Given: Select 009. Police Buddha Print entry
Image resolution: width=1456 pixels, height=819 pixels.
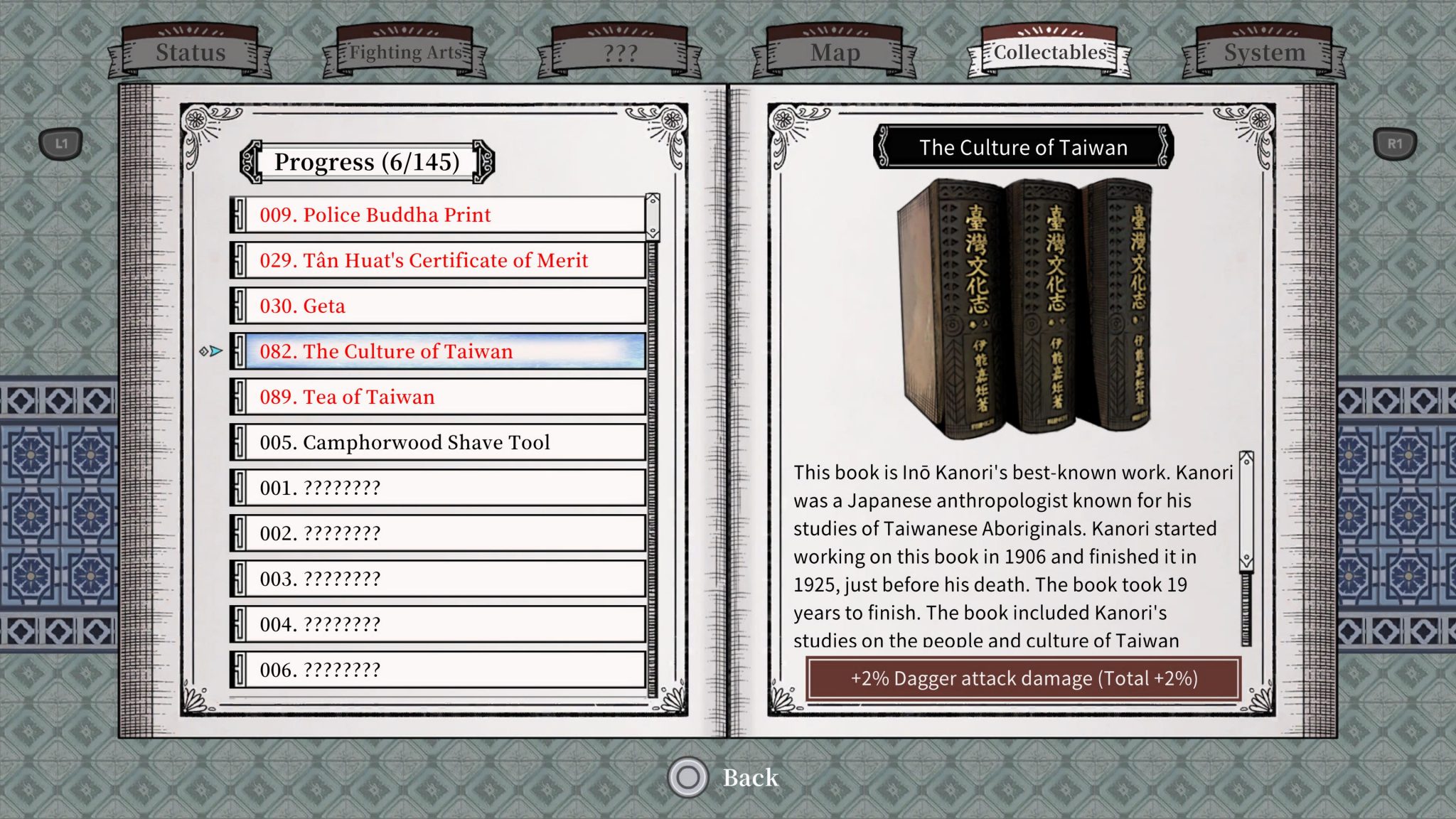Looking at the screenshot, I should tap(438, 215).
